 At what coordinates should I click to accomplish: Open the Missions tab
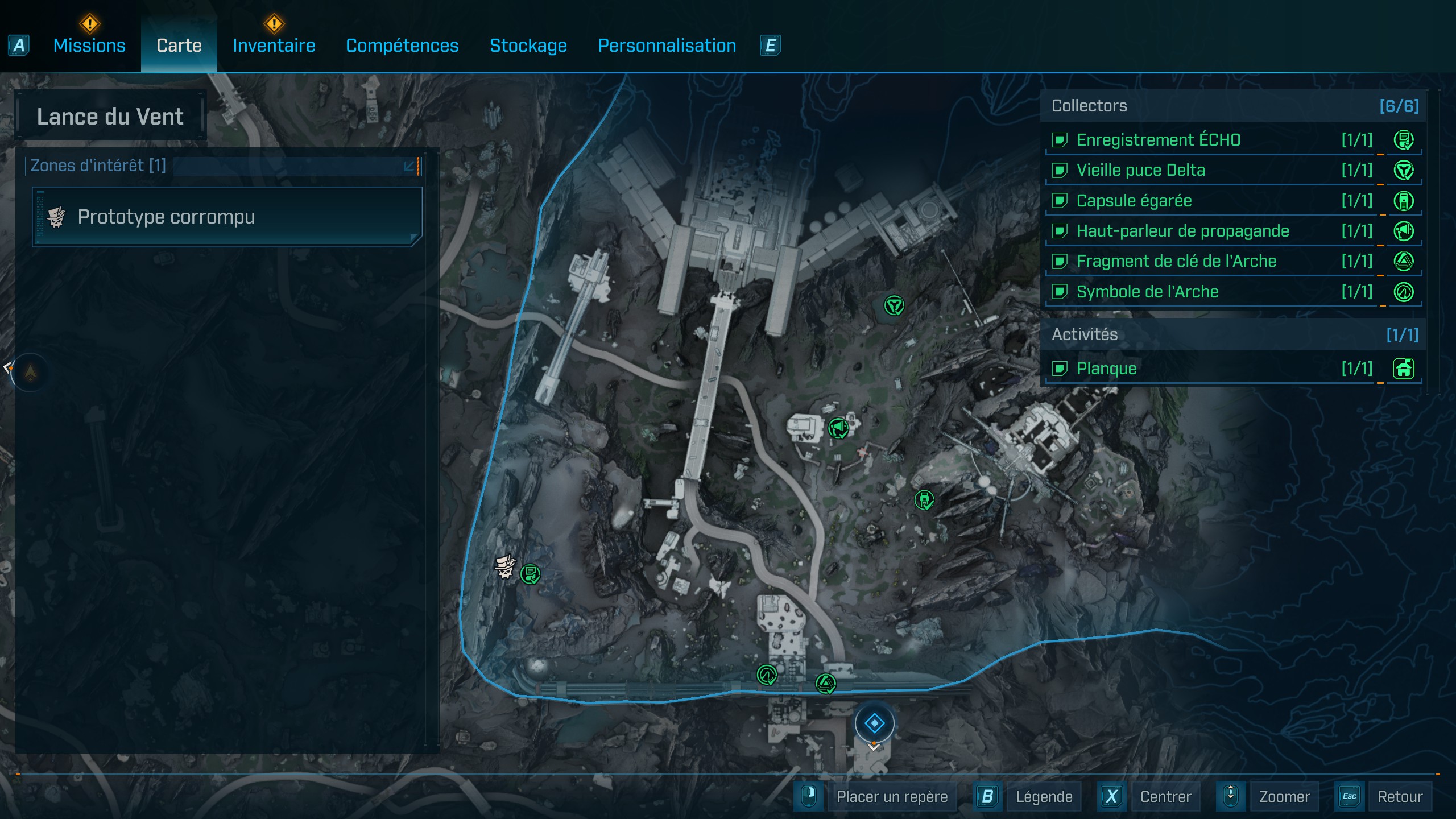click(89, 45)
